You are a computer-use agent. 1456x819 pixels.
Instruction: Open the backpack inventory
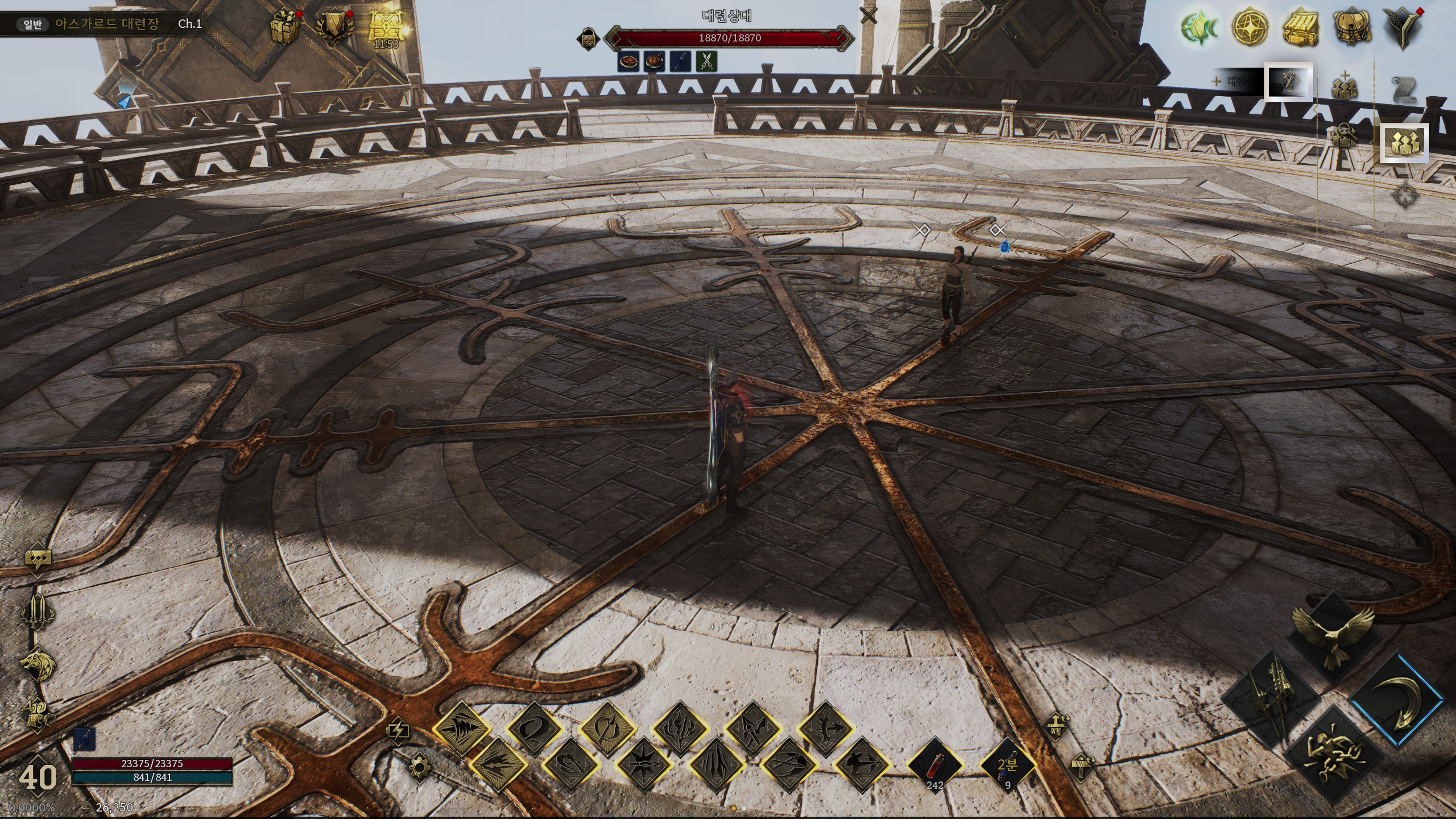[1351, 27]
